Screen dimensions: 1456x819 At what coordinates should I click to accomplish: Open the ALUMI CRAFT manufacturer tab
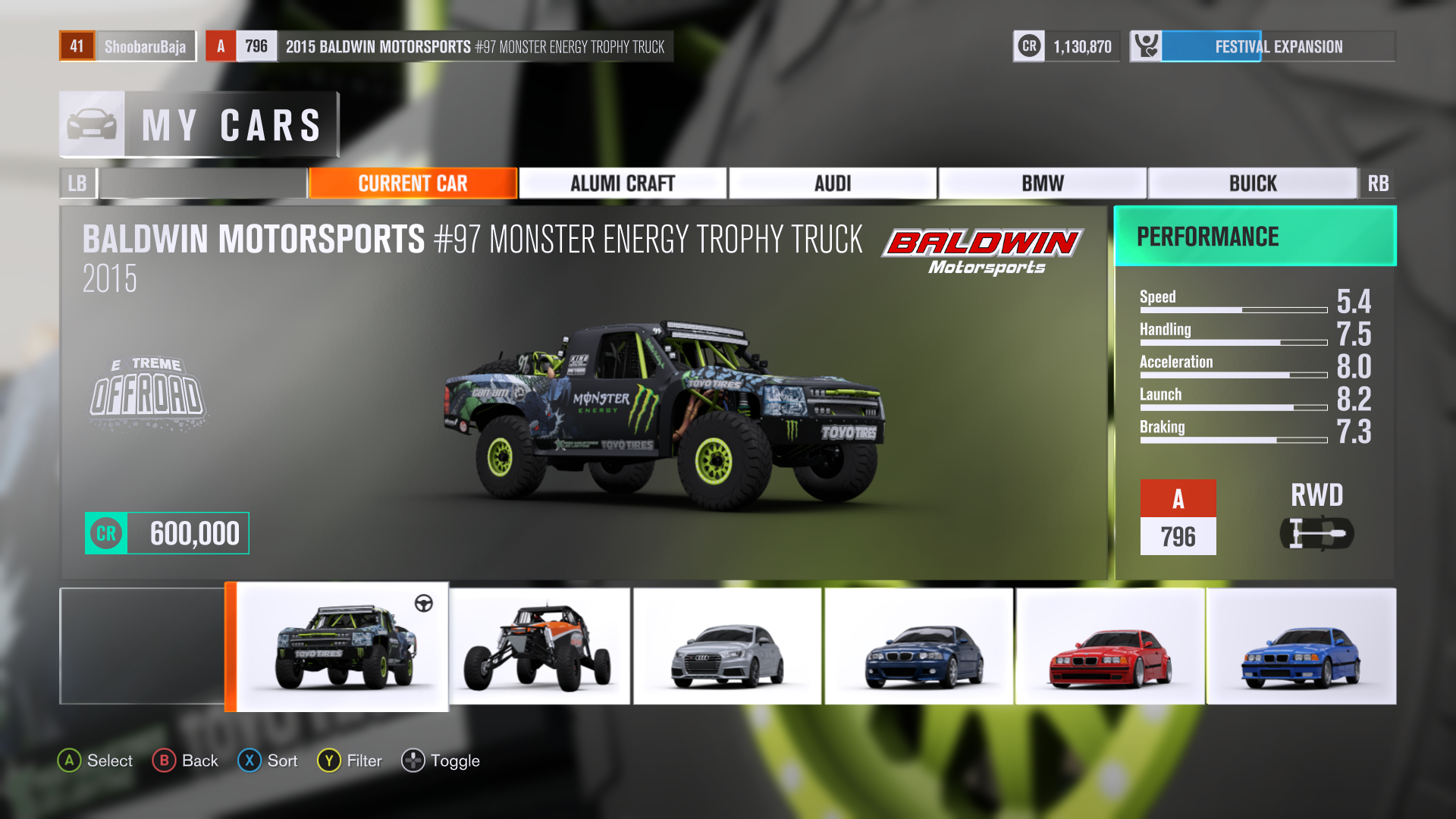pyautogui.click(x=622, y=183)
